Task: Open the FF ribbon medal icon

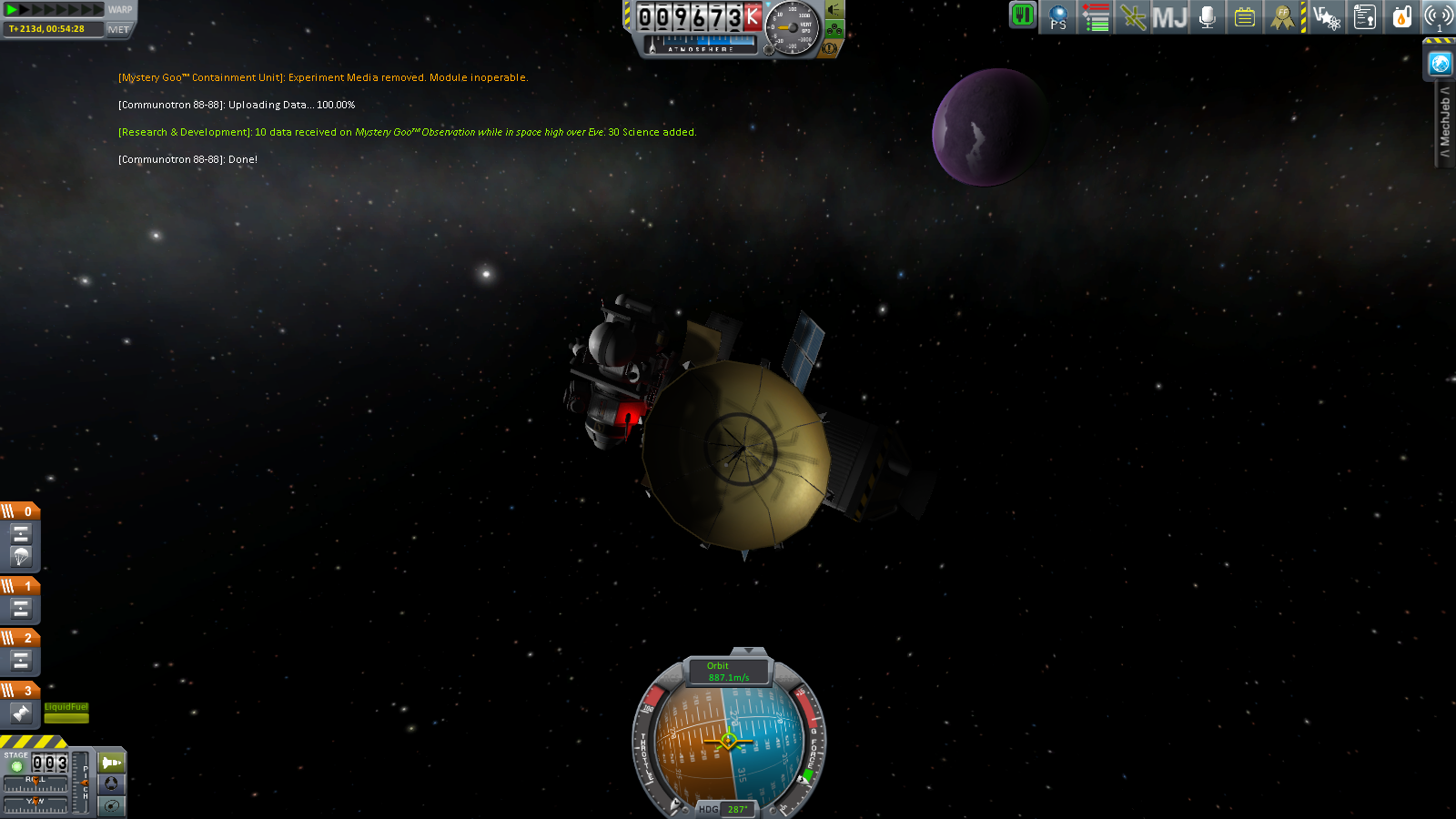Action: point(1282,17)
